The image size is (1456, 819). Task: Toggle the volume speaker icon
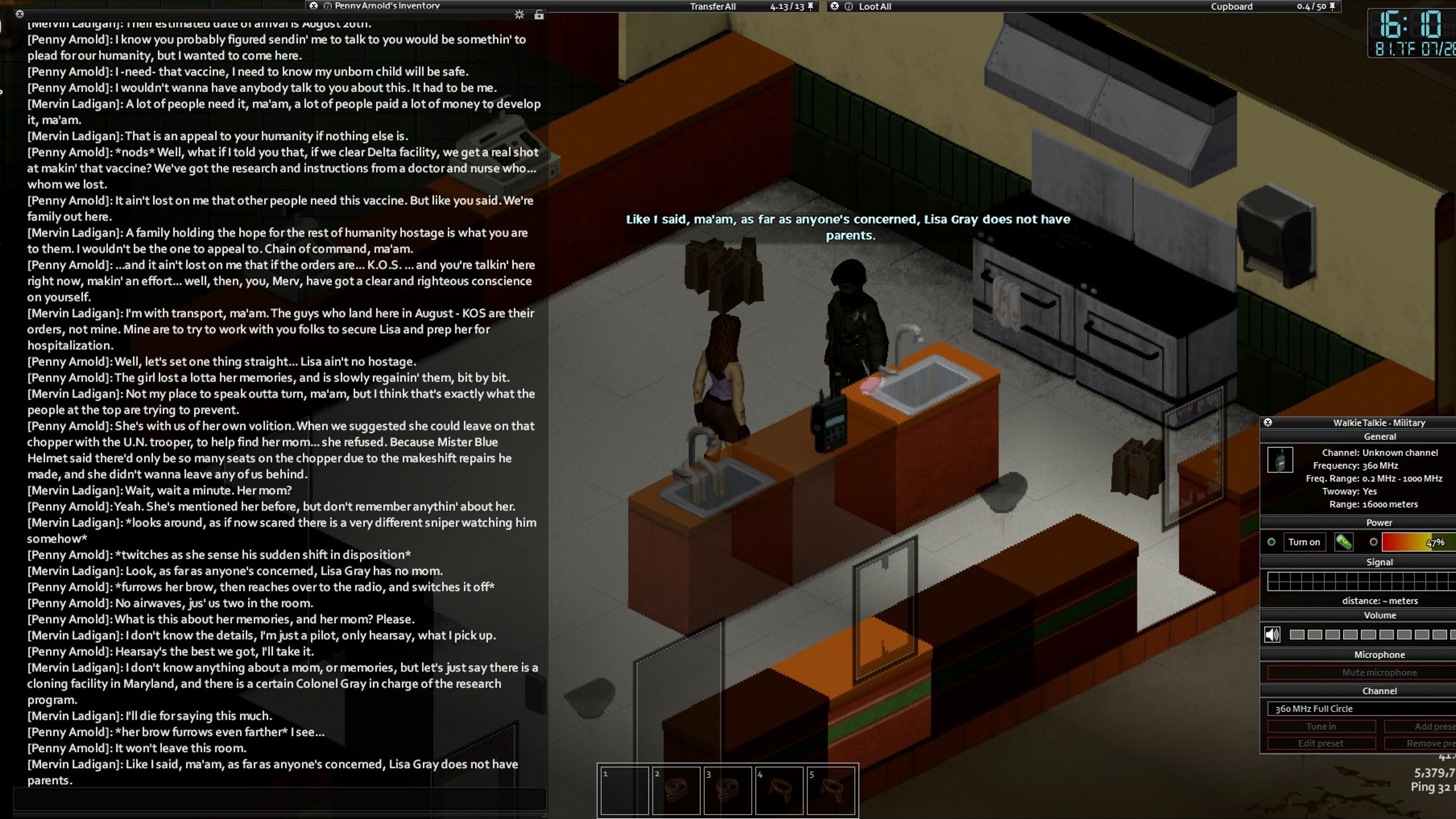1272,635
